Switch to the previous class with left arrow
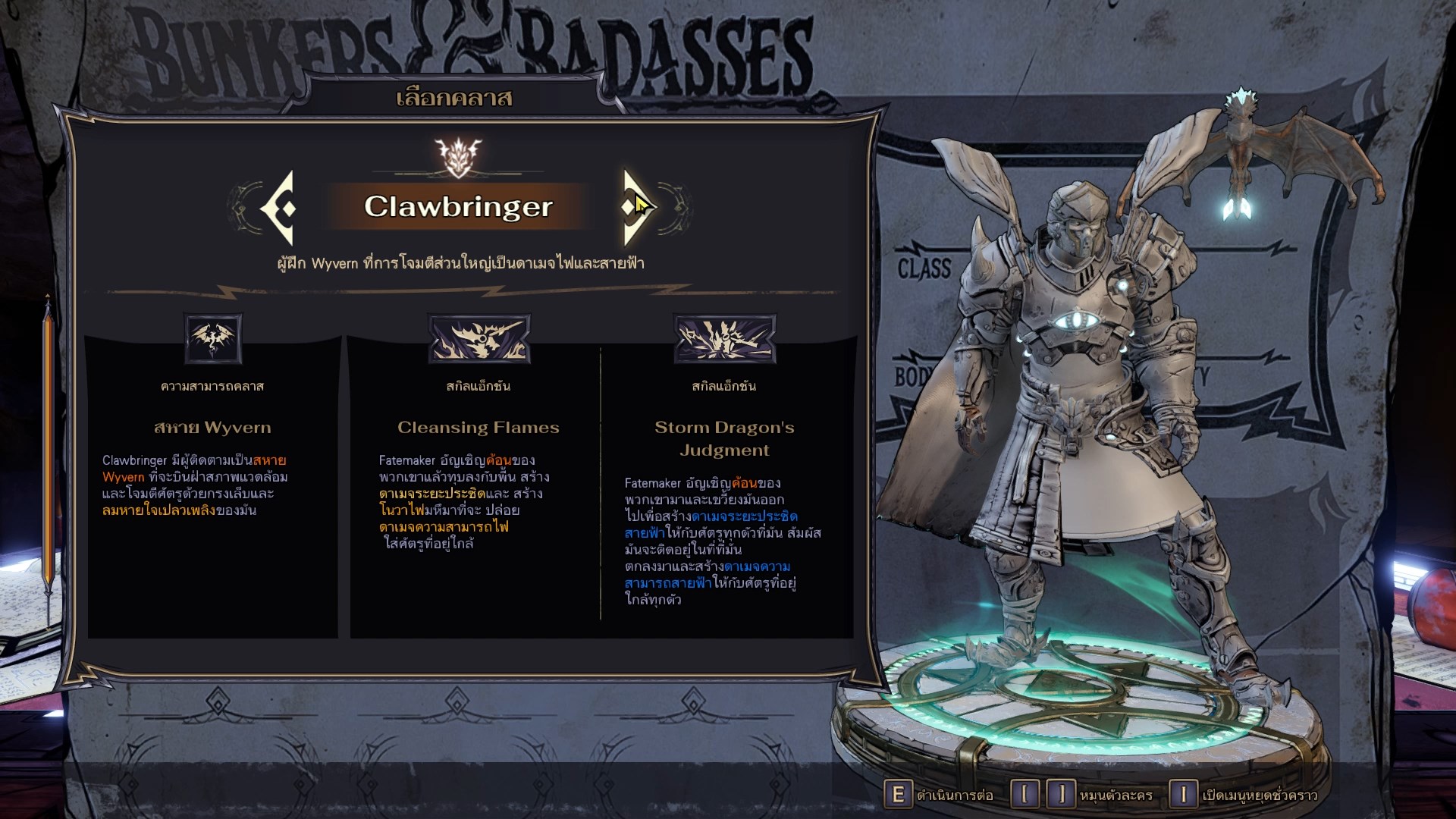 coord(278,207)
